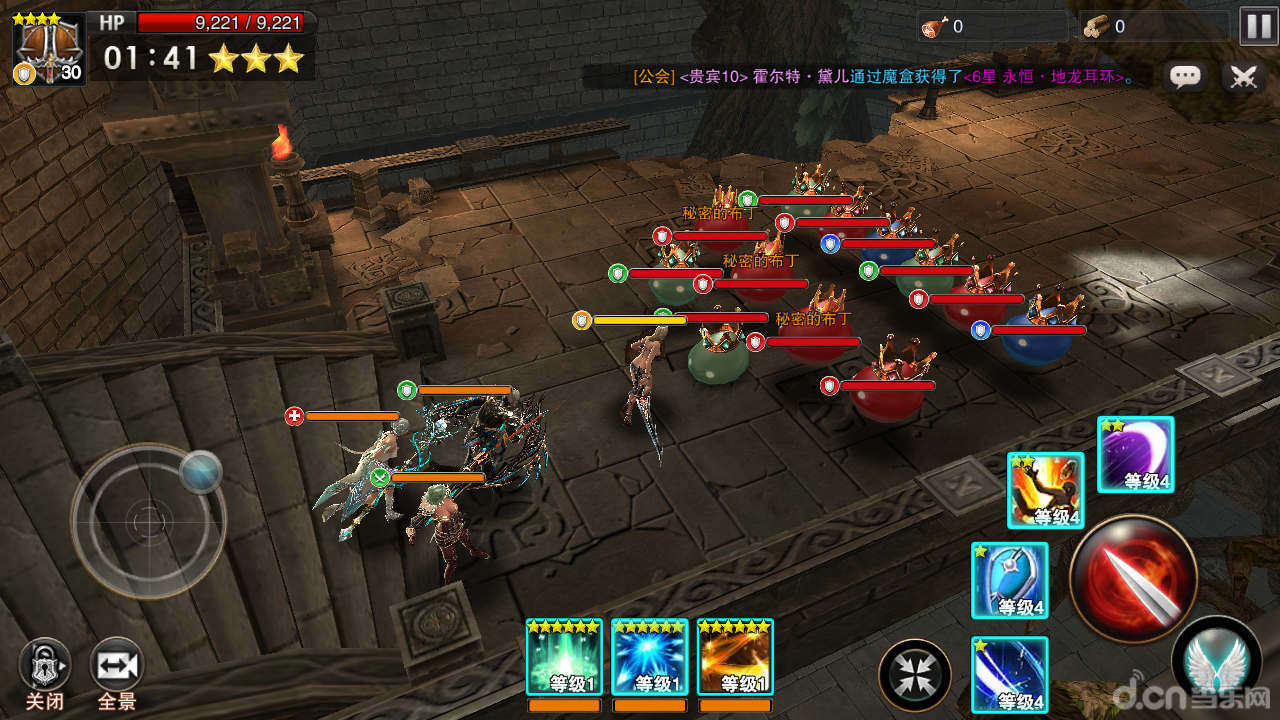1280x720 pixels.
Task: Open the chat speech bubble
Action: [1186, 77]
